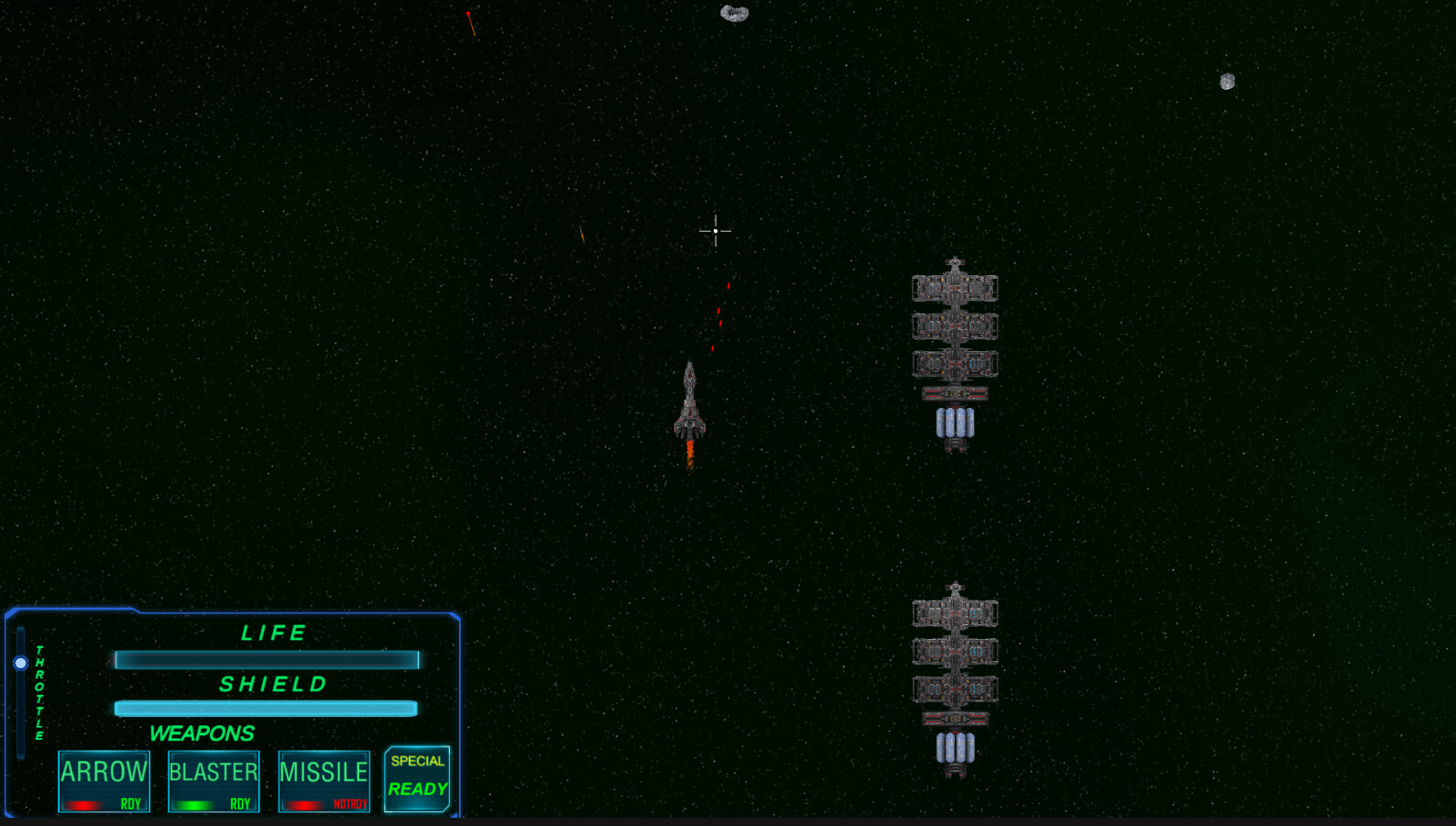Trigger the SPECIAL READY ability
This screenshot has width=1456, height=826.
[417, 777]
